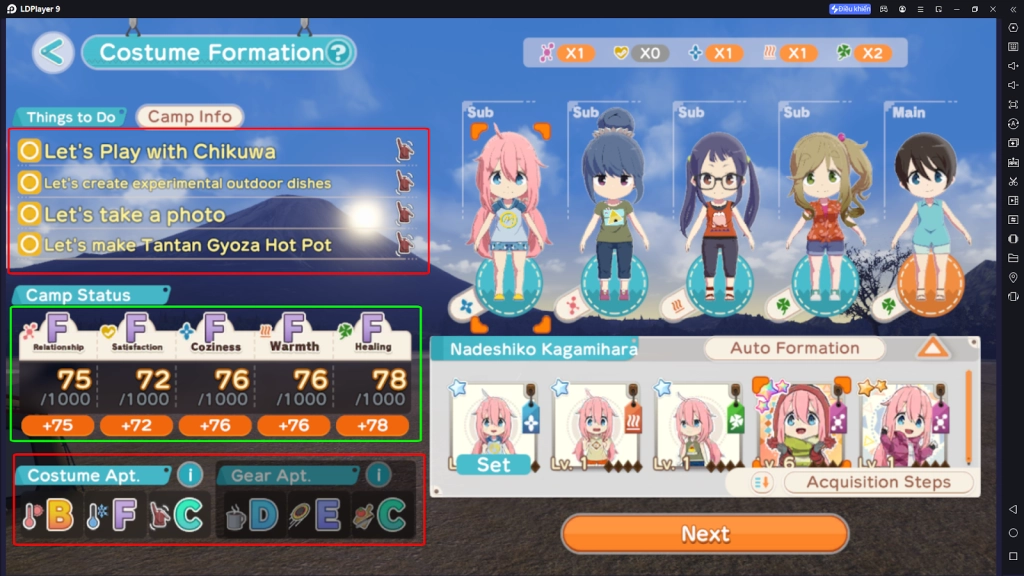Select the Main slot character in teal outfit
1024x576 pixels.
pos(925,215)
